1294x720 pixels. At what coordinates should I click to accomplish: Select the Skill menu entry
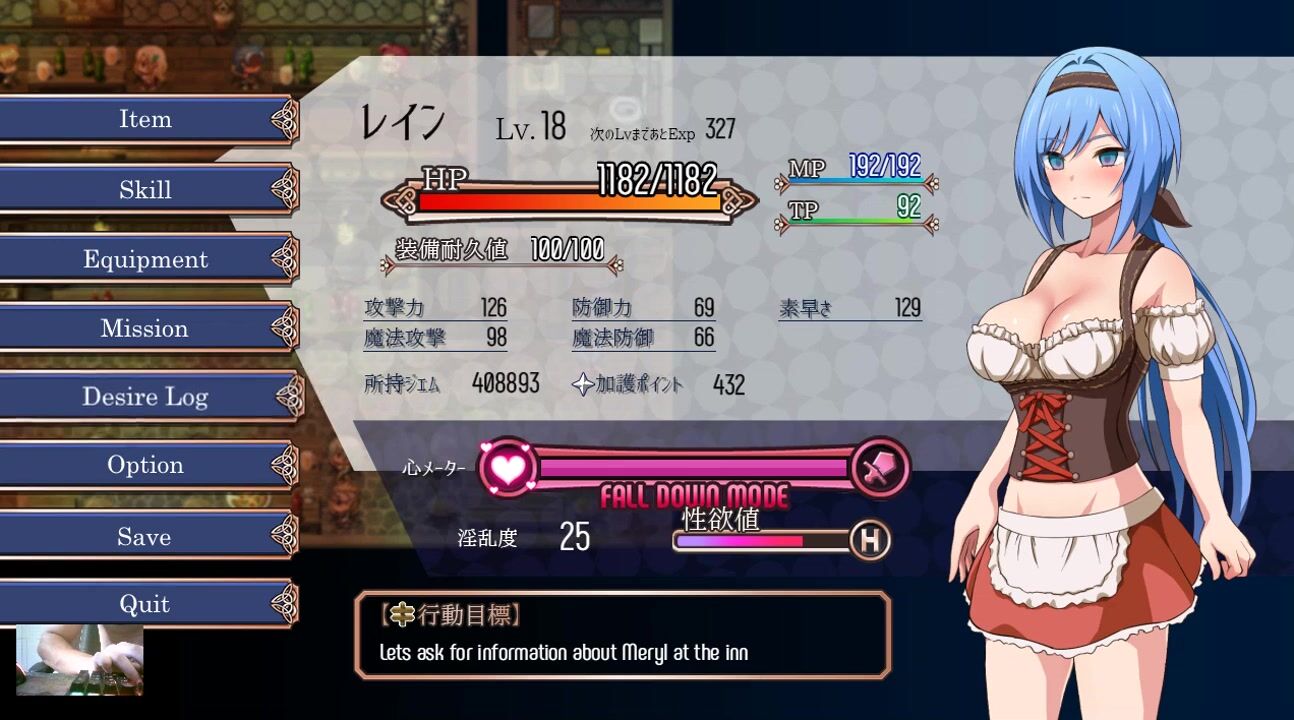tap(146, 190)
